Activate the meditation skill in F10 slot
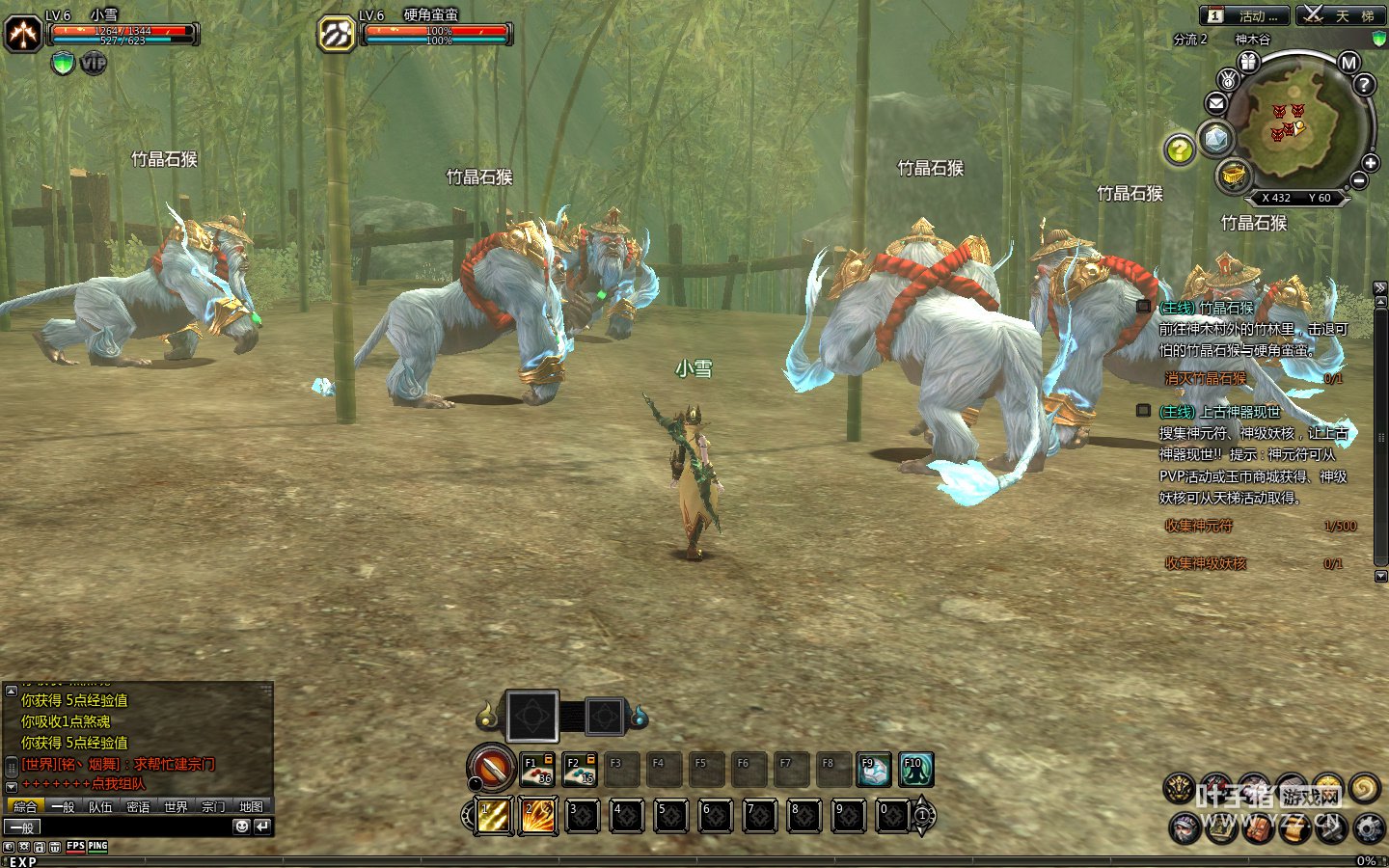The height and width of the screenshot is (868, 1389). (915, 769)
